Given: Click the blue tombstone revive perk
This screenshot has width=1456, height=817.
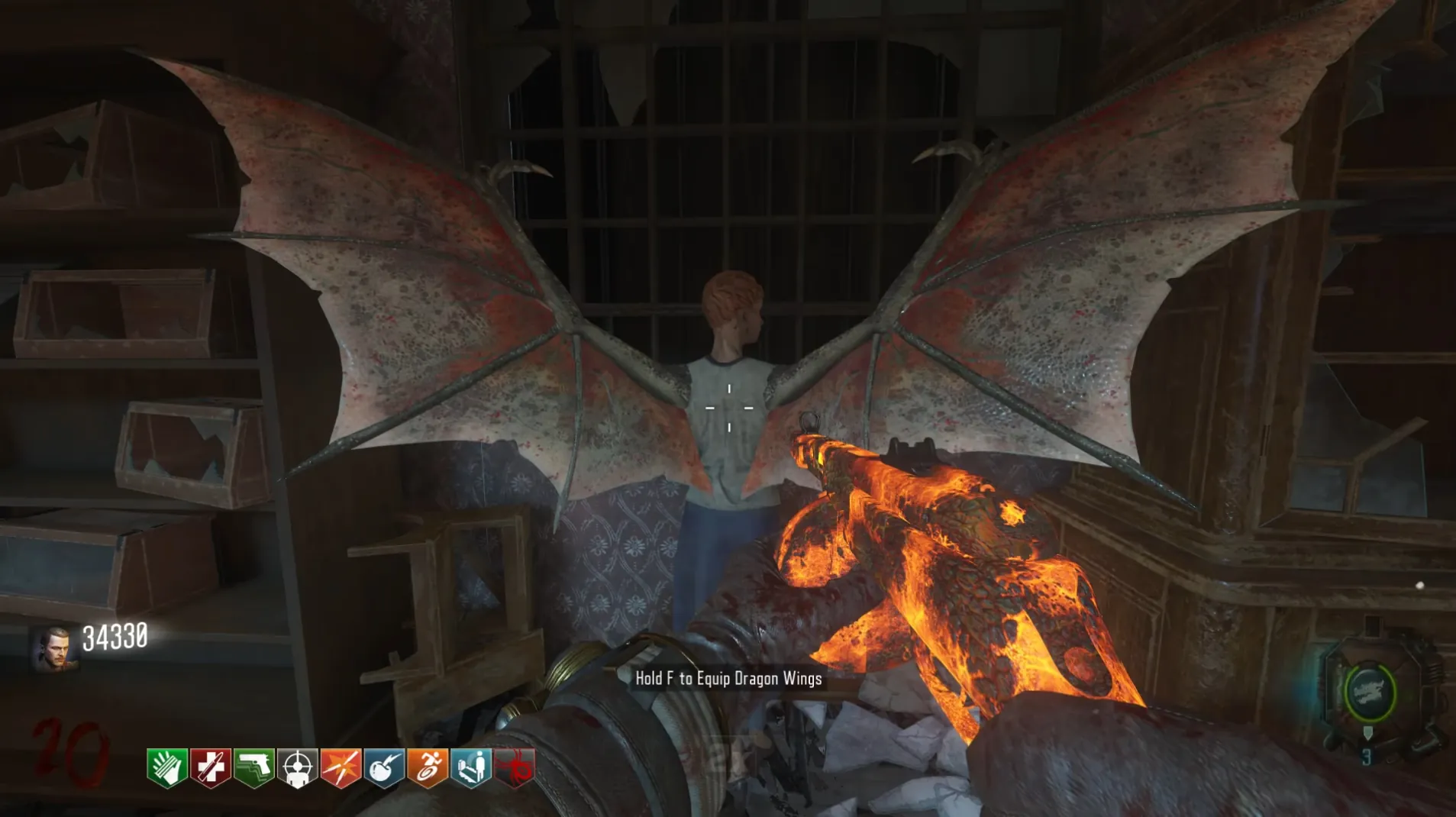Looking at the screenshot, I should click(471, 767).
